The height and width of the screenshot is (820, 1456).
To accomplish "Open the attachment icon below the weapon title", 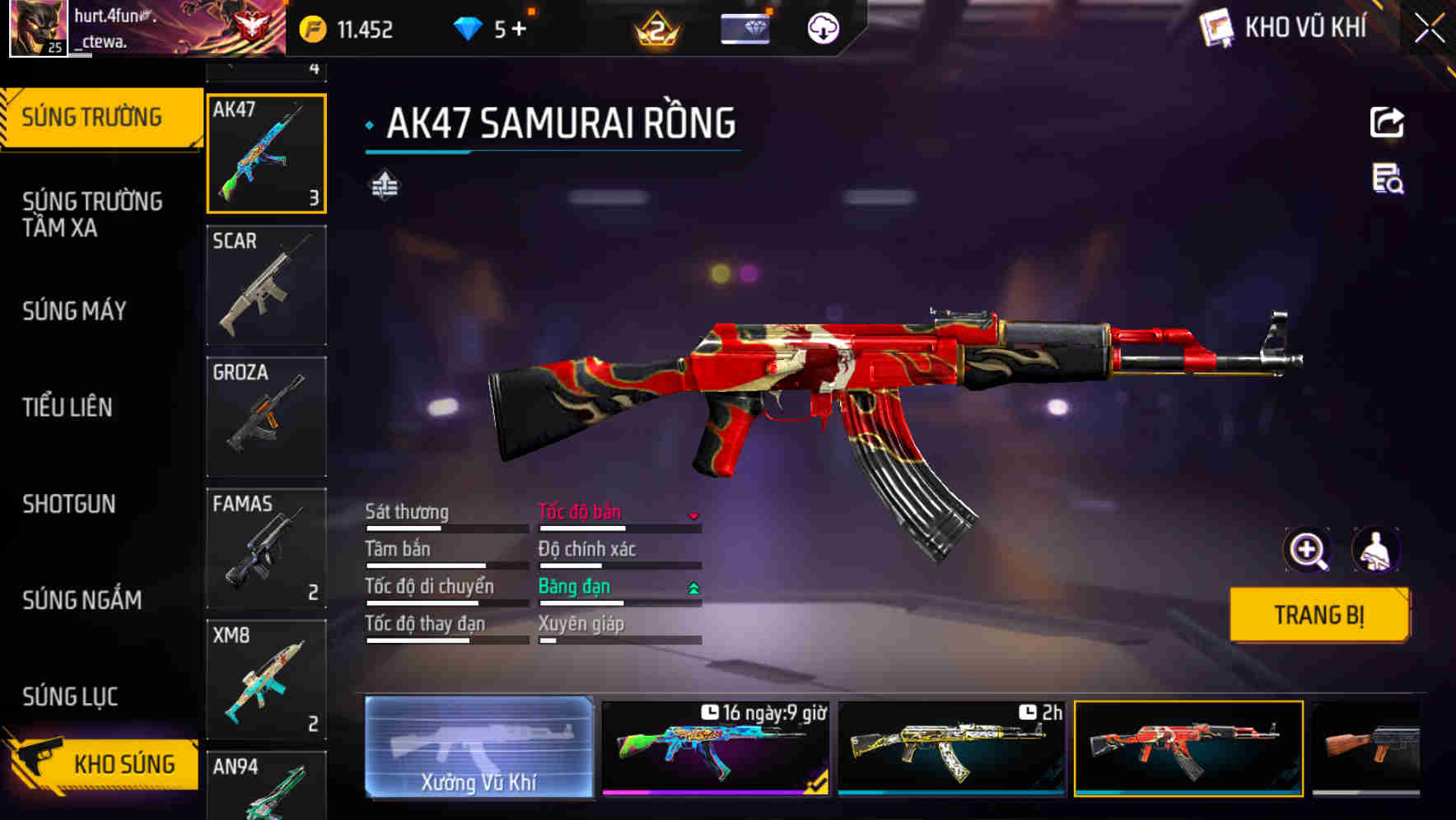I will tap(383, 186).
